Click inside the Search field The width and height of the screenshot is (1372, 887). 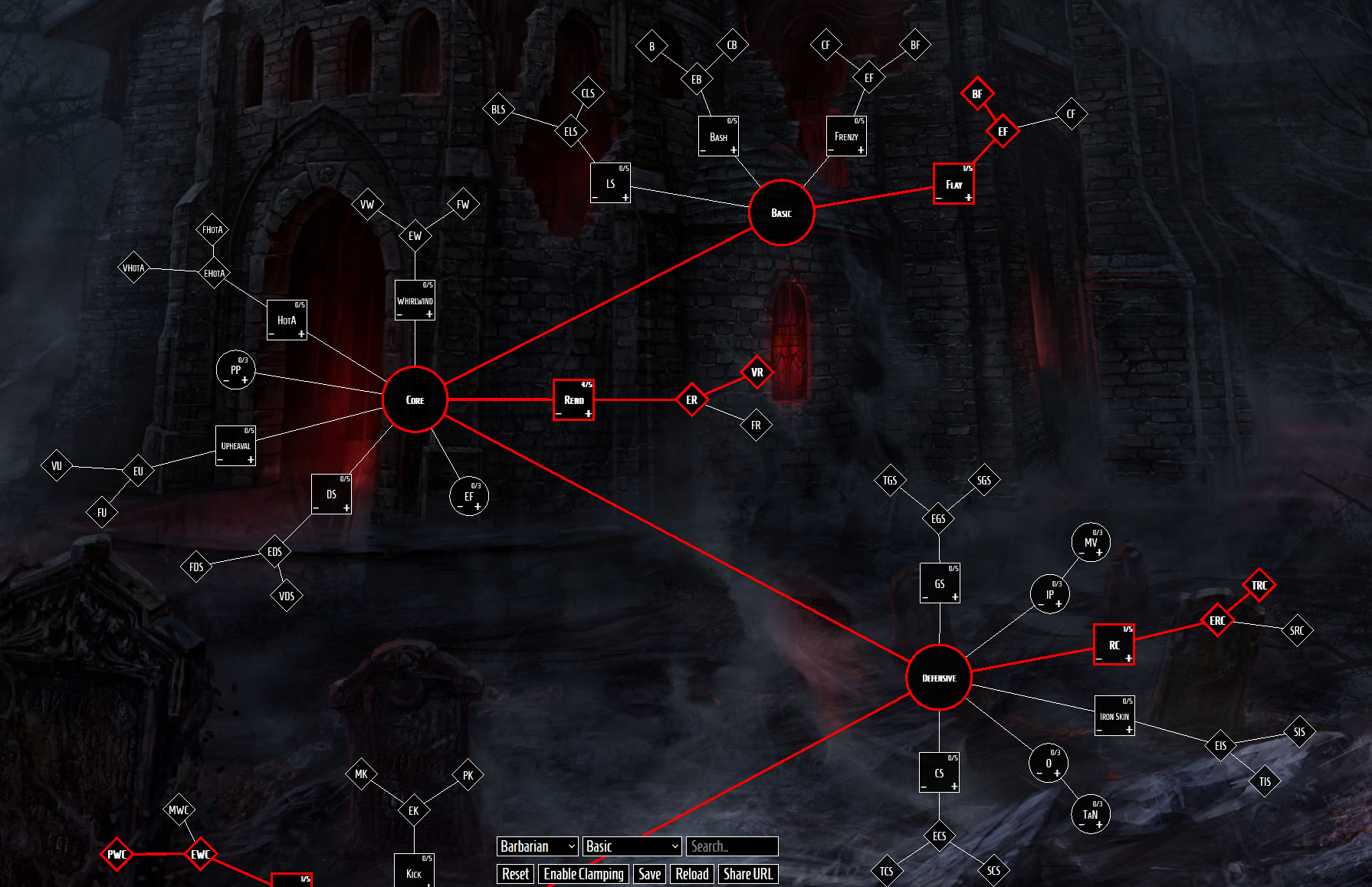(x=732, y=846)
